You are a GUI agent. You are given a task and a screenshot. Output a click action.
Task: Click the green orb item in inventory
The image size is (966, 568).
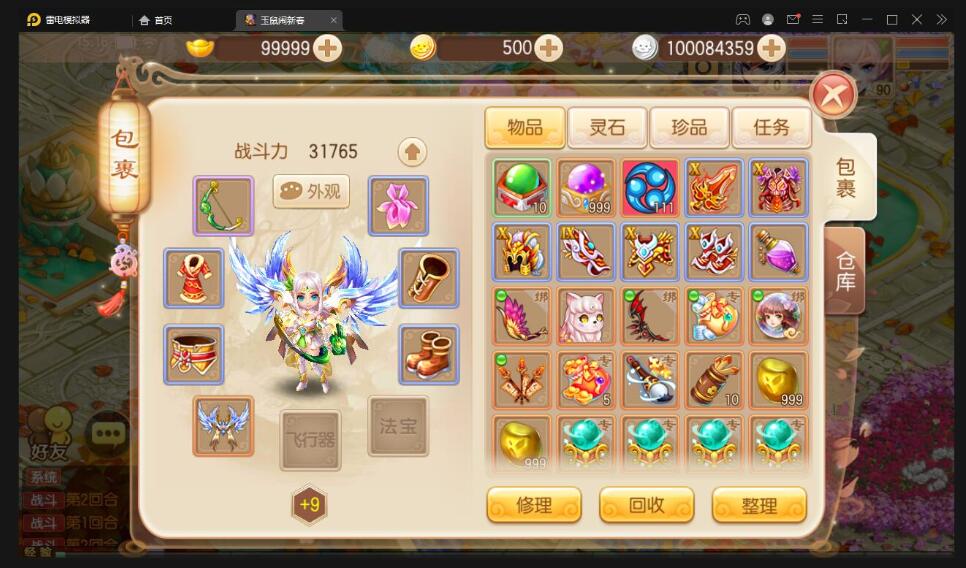click(x=522, y=188)
